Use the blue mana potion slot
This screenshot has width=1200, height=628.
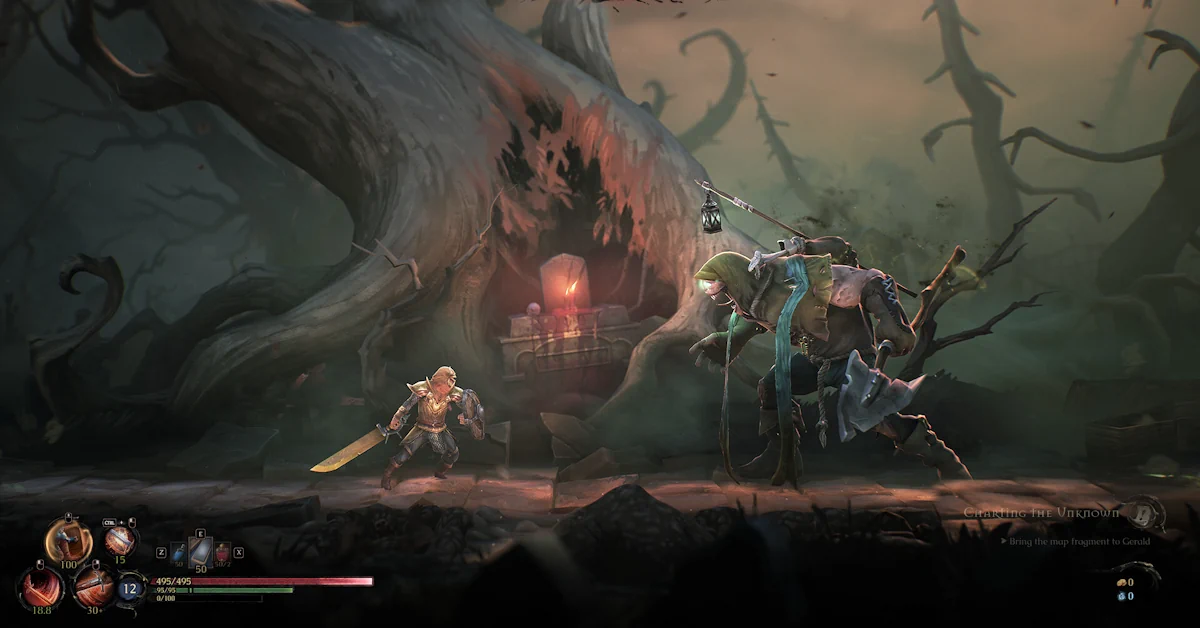click(178, 551)
